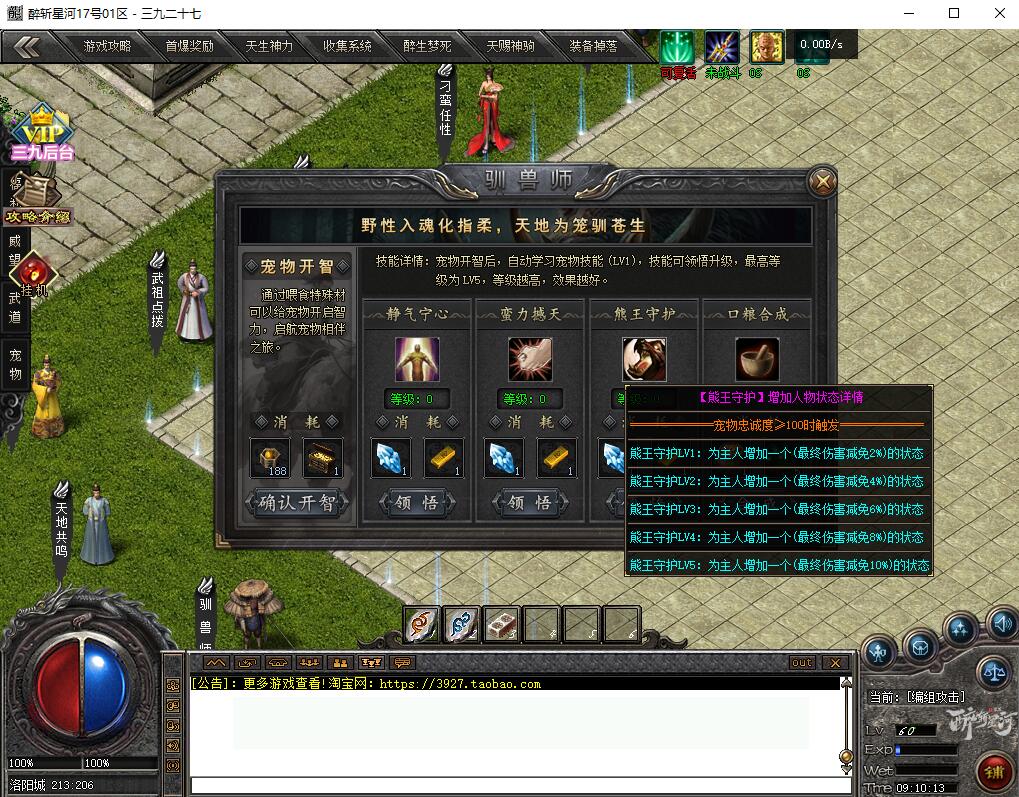Switch to the 宠物 side tab
This screenshot has width=1019, height=797.
(15, 364)
